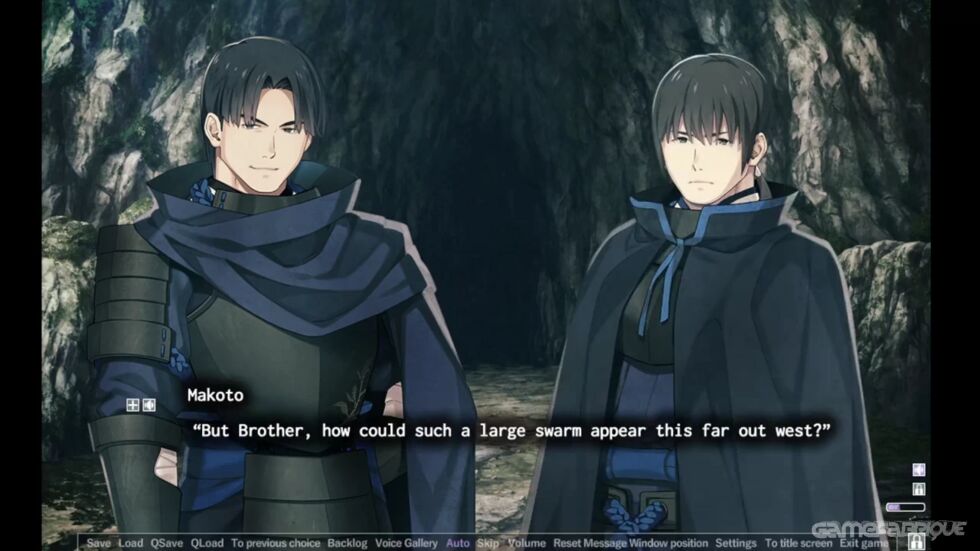Click Exit game
The width and height of the screenshot is (980, 551).
tap(866, 543)
